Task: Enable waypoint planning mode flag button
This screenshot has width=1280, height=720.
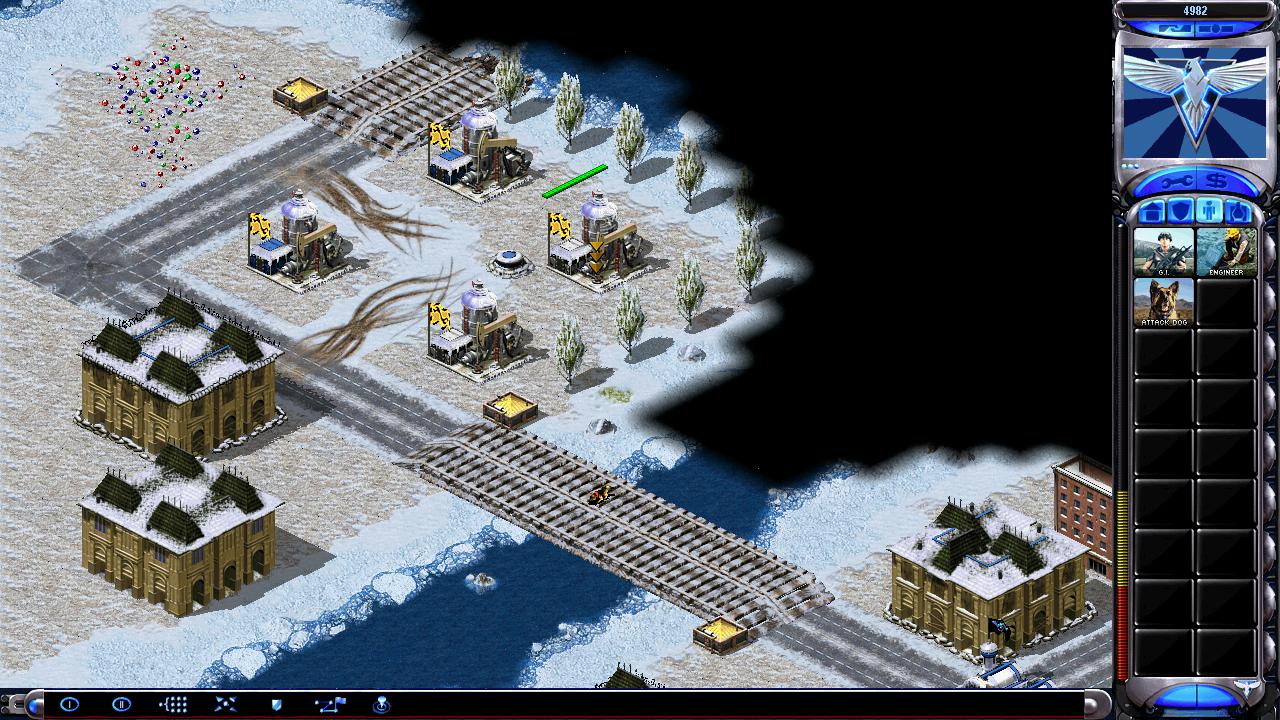Action: tap(329, 704)
